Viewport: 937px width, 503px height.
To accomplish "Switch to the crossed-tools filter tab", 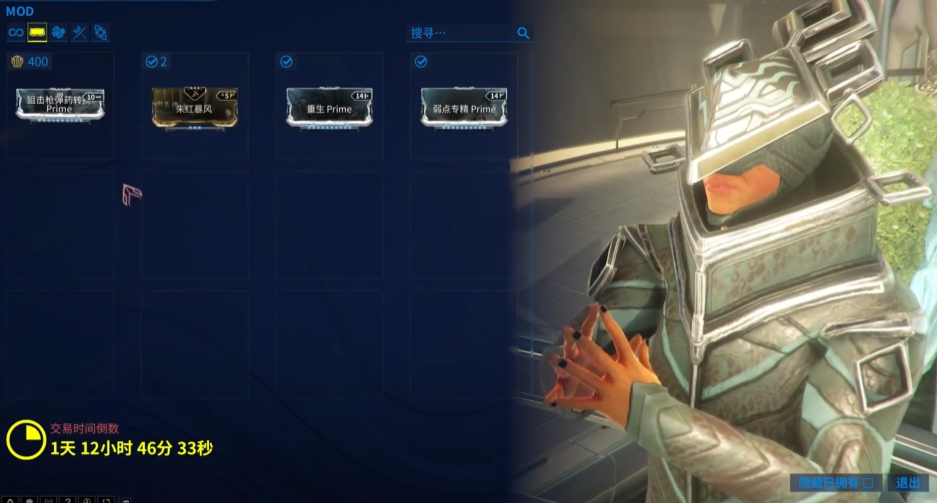I will [x=79, y=33].
